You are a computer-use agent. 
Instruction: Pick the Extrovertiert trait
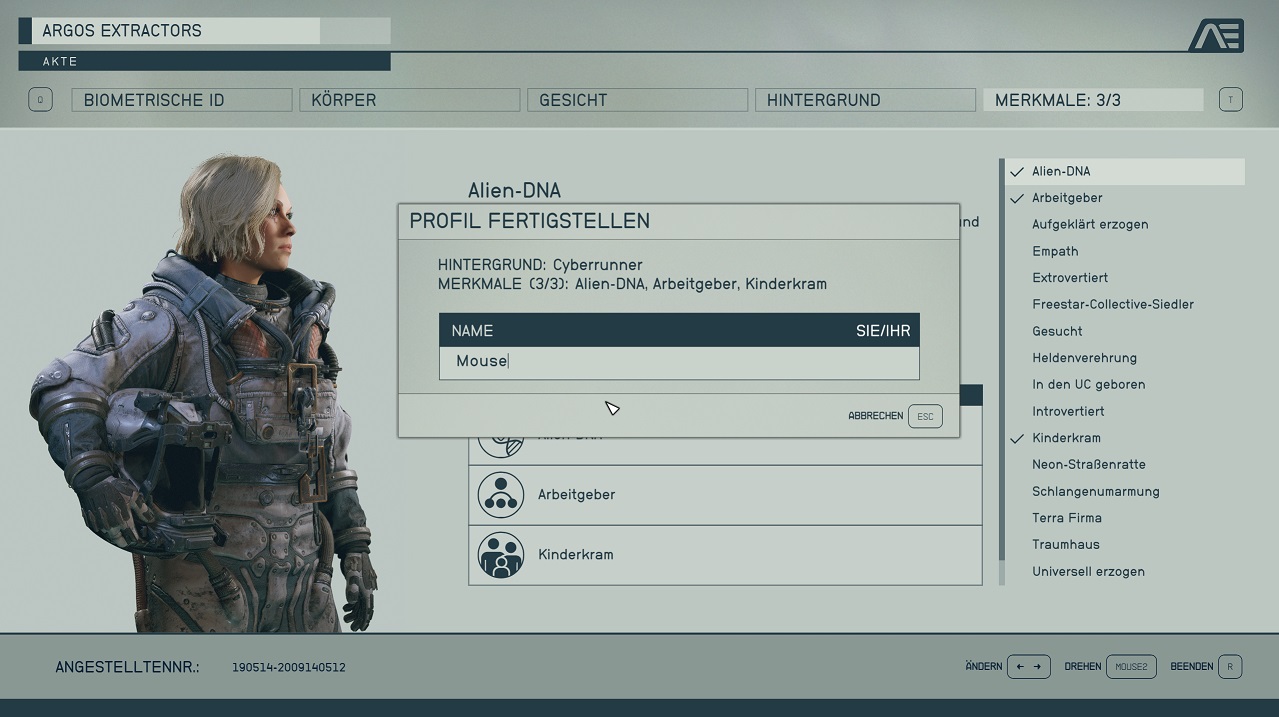click(x=1069, y=278)
